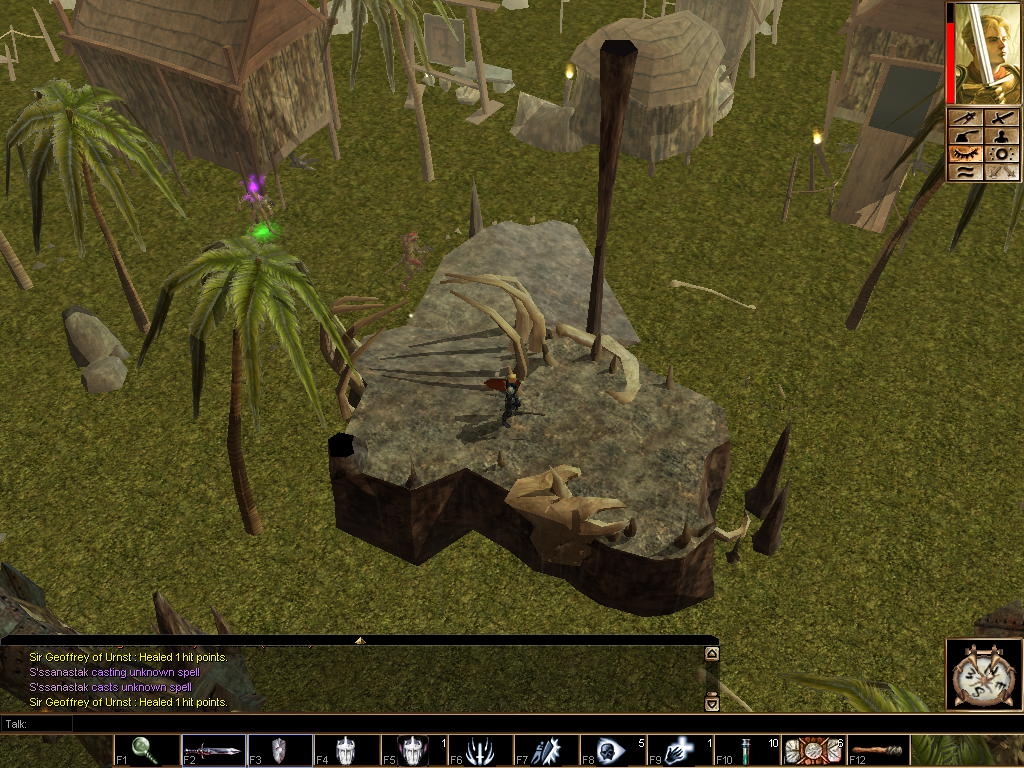Viewport: 1024px width, 768px height.
Task: Drink the green potion in slot F10
Action: (x=746, y=750)
